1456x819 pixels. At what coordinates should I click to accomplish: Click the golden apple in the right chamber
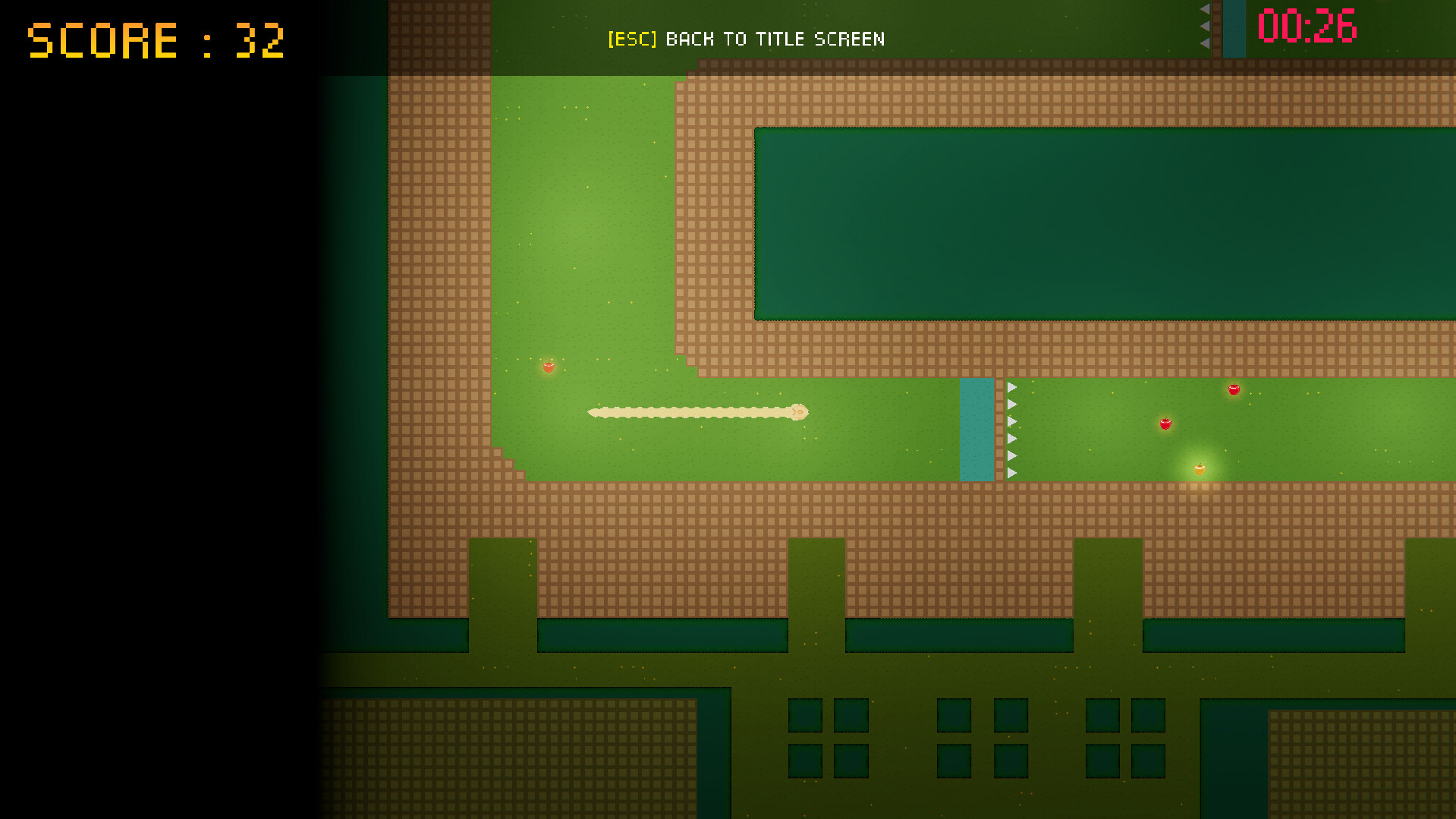click(x=1200, y=469)
